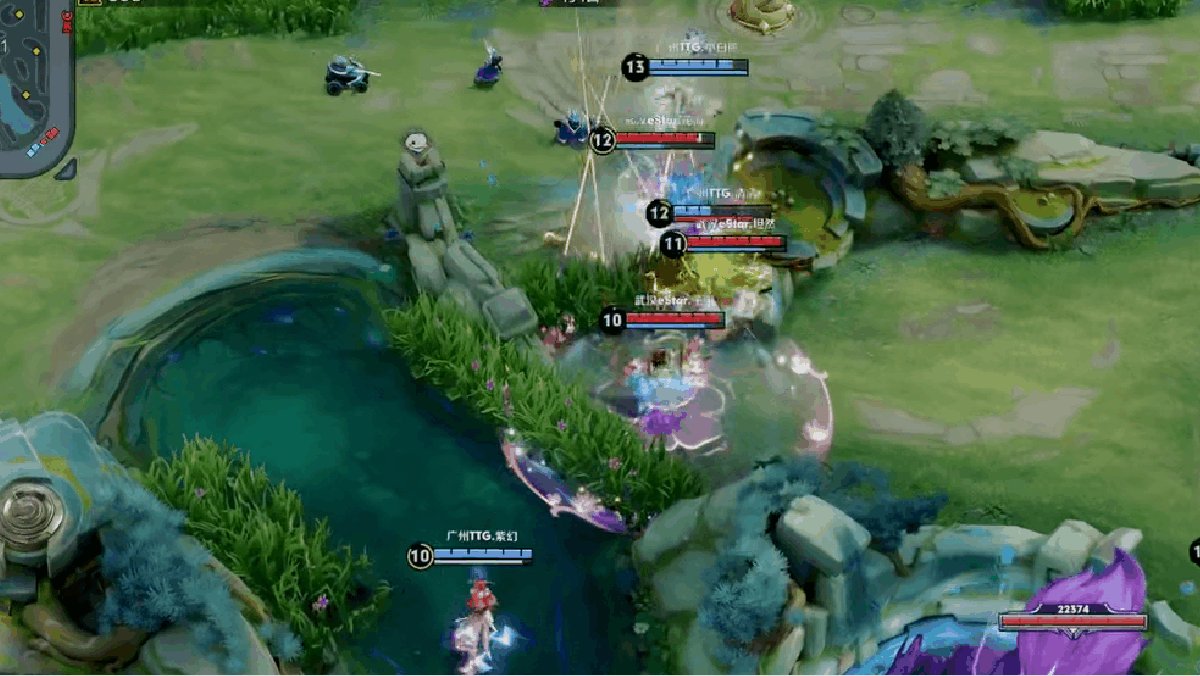Toggle the small arrow tab below the minimap
The height and width of the screenshot is (676, 1200).
pyautogui.click(x=66, y=169)
